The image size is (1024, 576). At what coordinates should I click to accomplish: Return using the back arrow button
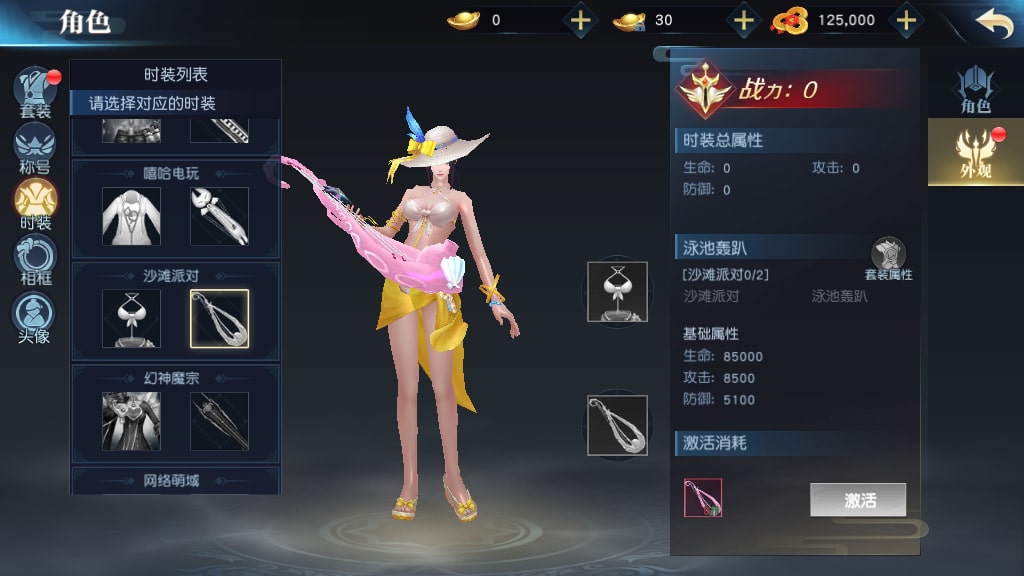[x=993, y=23]
